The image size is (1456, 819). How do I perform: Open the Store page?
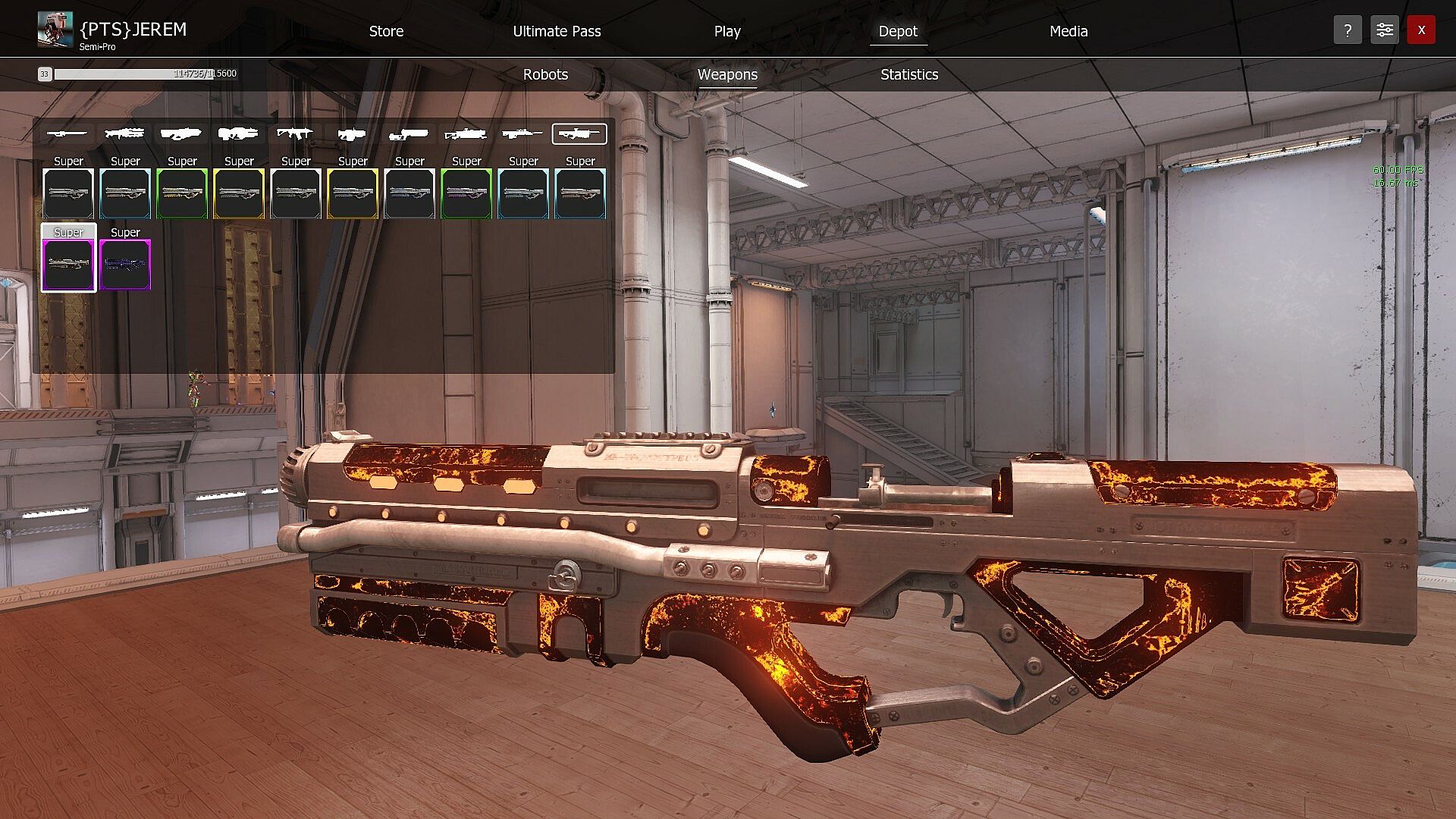386,31
